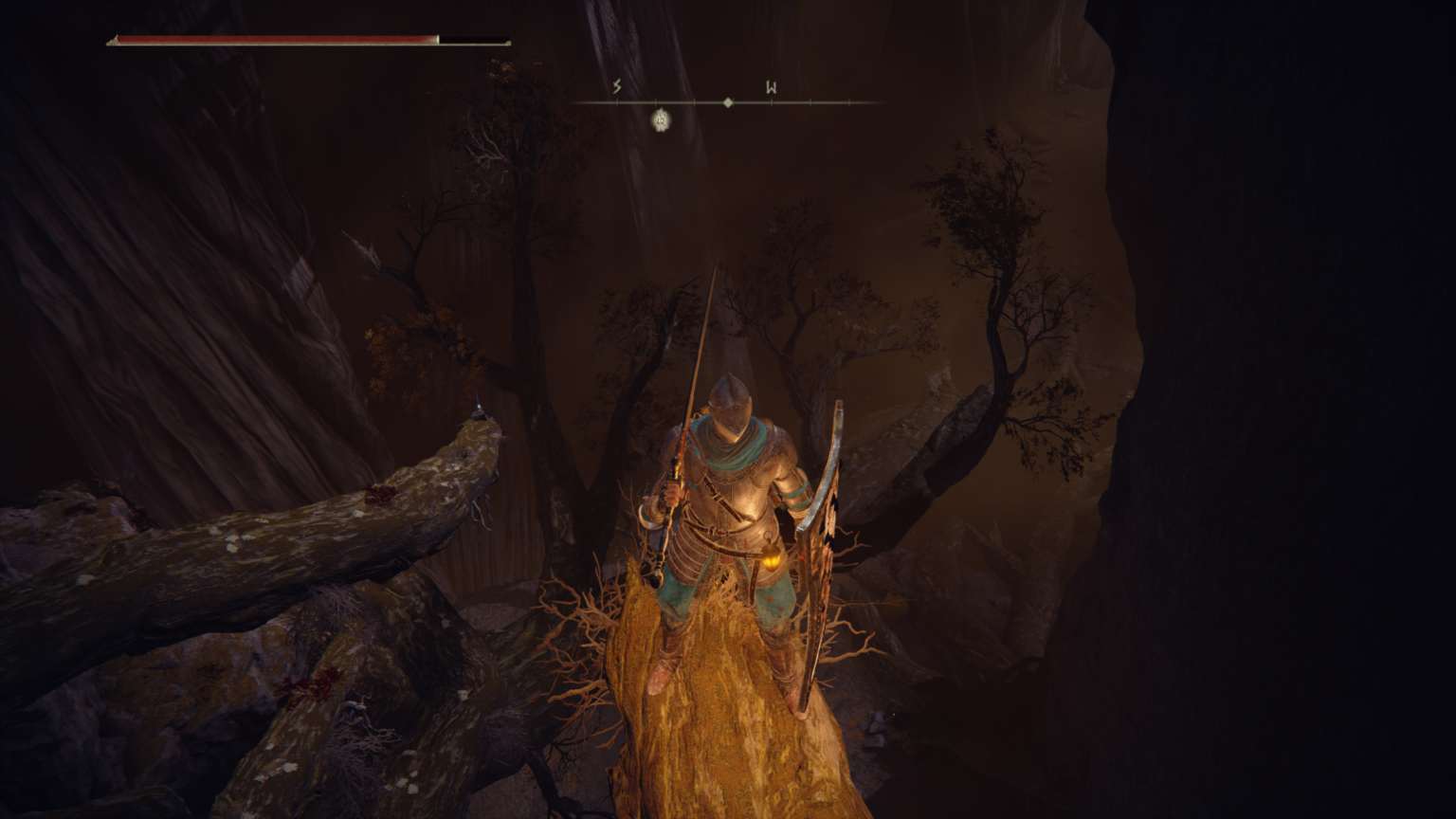Select the 'W' west marker on compass
The height and width of the screenshot is (819, 1456).
click(x=772, y=87)
